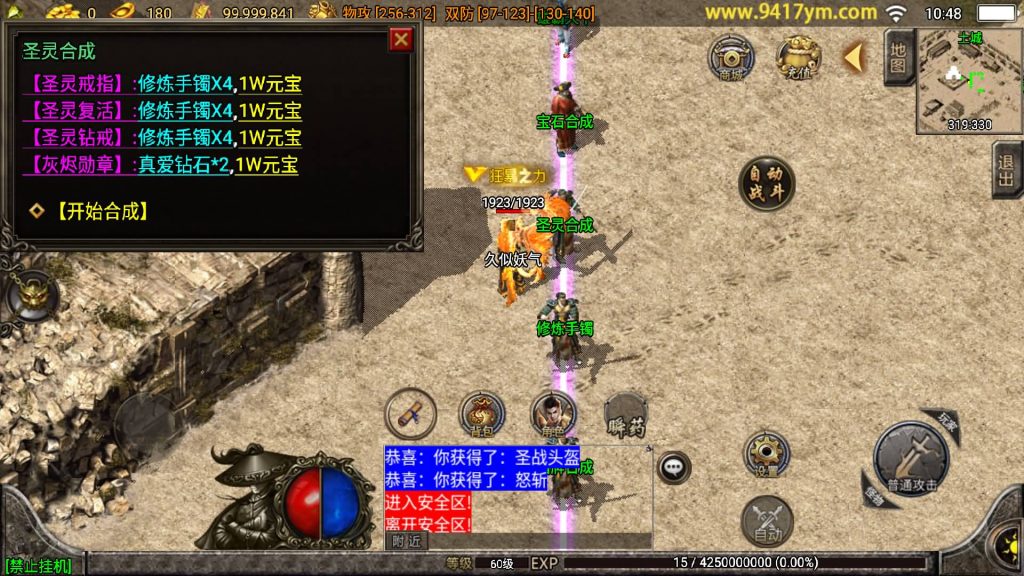Viewport: 1024px width, 576px height.
Task: Open the 角色 character sheet
Action: pyautogui.click(x=552, y=414)
